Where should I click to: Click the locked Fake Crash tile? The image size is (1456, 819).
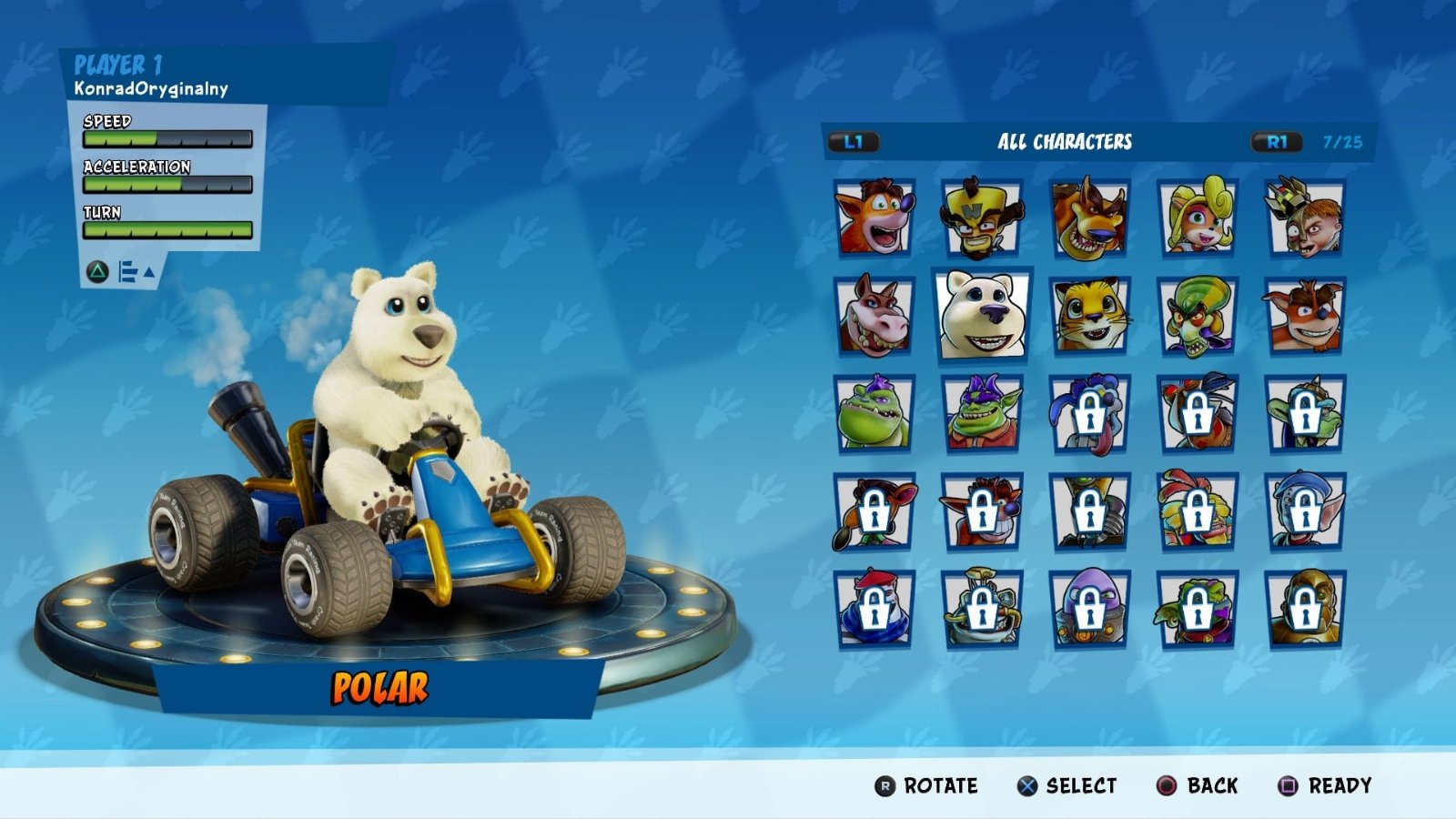point(982,512)
